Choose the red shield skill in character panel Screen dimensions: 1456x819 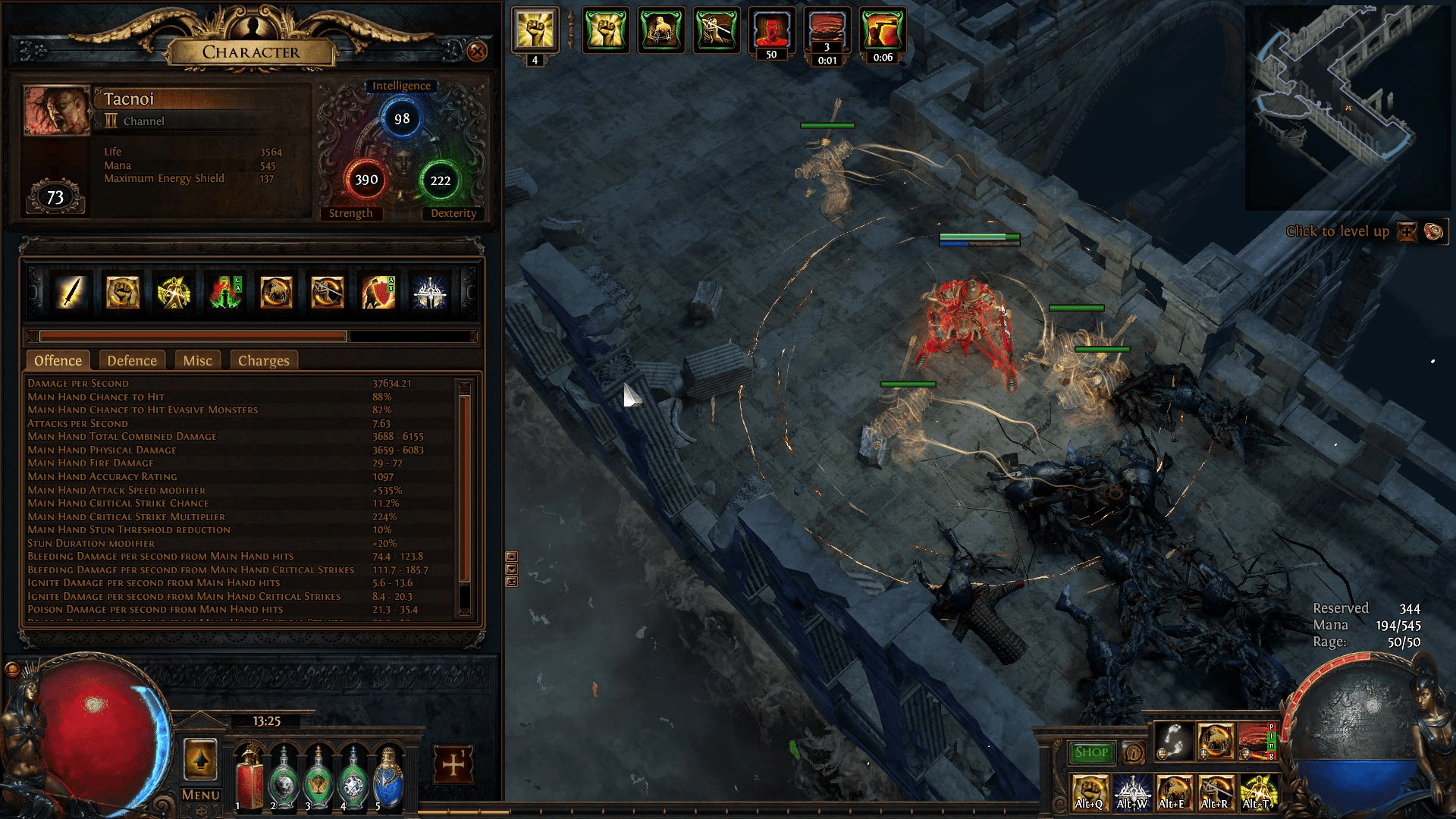click(x=378, y=293)
